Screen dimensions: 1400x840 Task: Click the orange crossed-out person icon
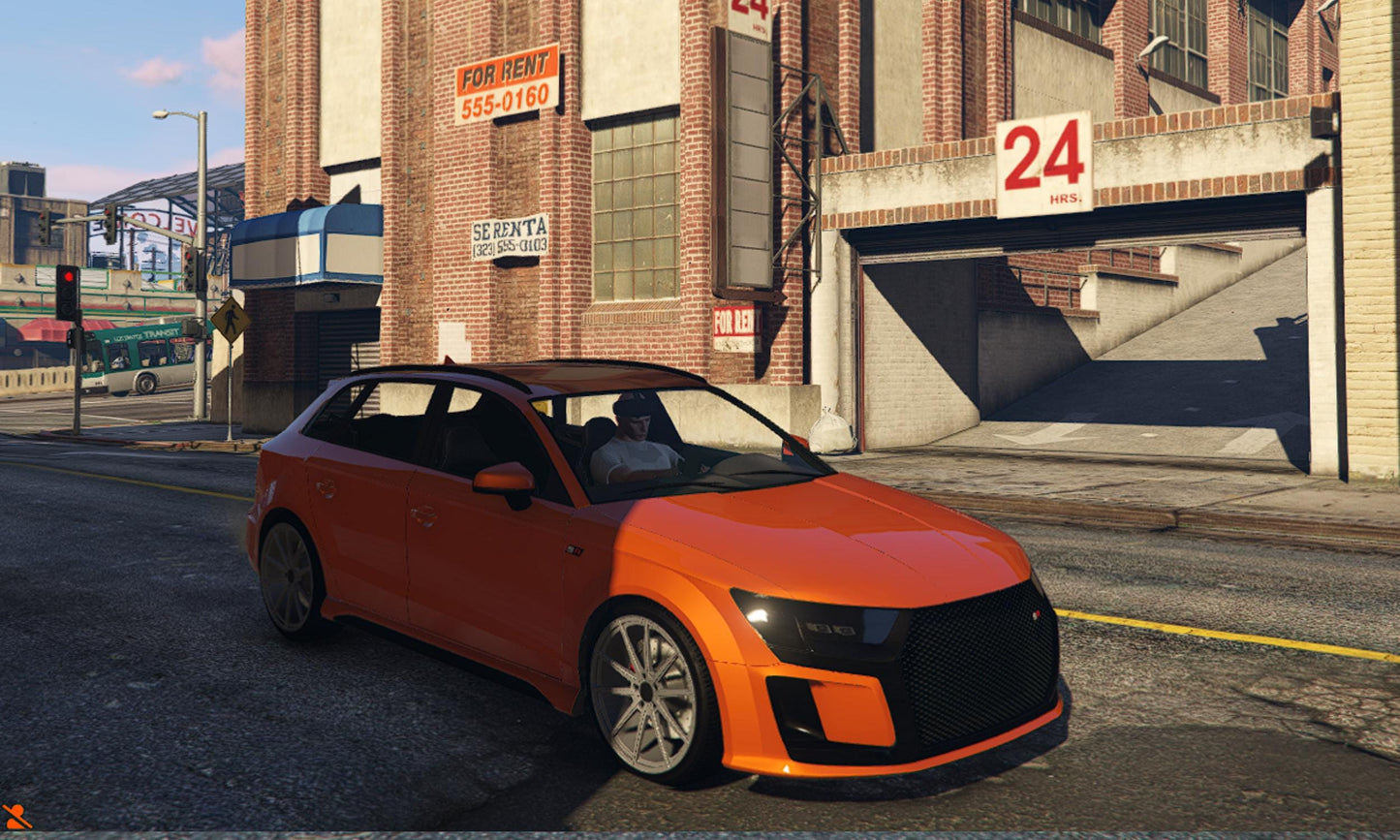16,817
